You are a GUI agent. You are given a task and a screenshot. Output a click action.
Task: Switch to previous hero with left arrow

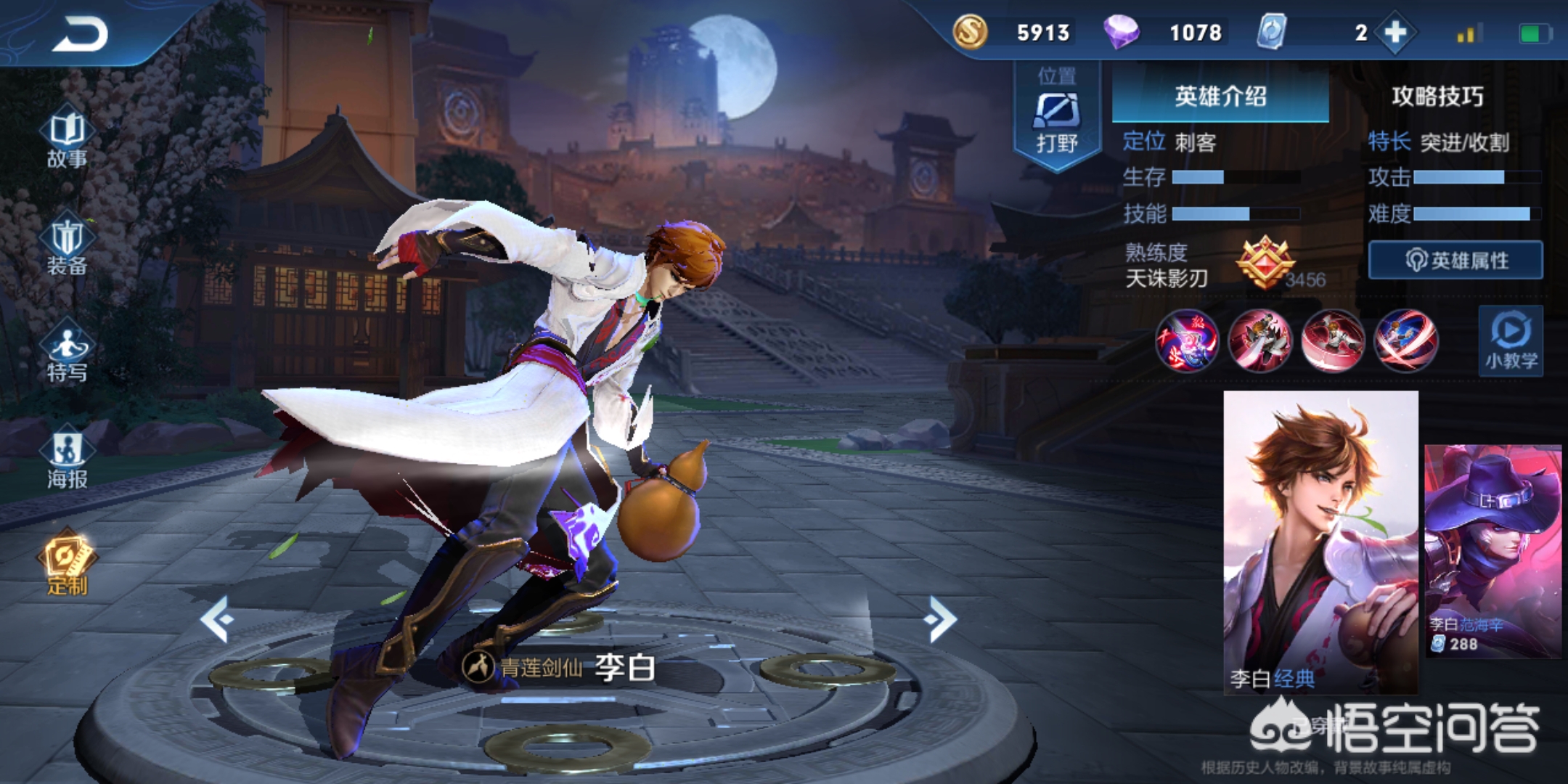[217, 619]
